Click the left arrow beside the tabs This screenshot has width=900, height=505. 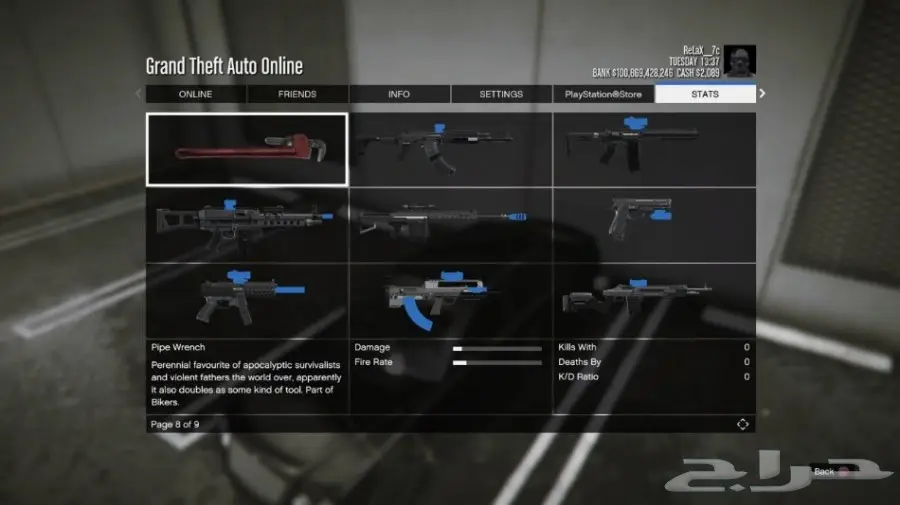[x=139, y=94]
